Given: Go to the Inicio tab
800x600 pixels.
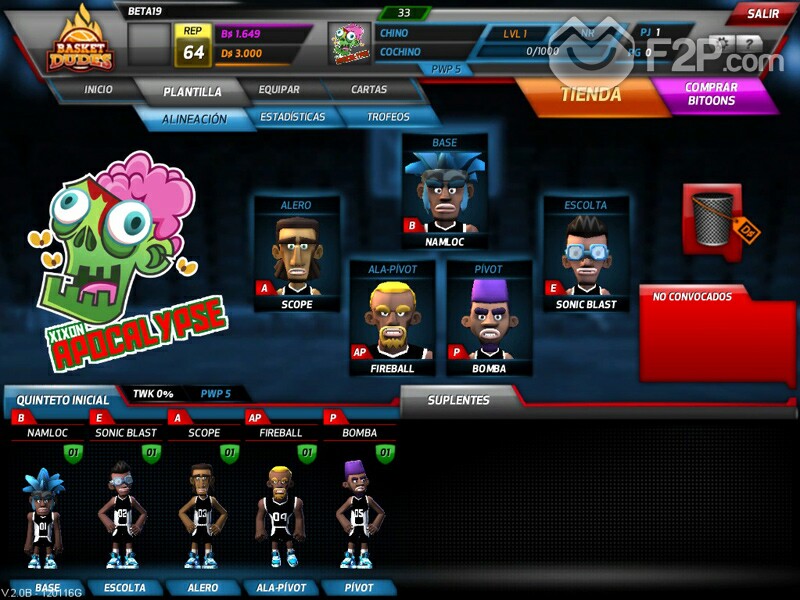Looking at the screenshot, I should pyautogui.click(x=98, y=89).
